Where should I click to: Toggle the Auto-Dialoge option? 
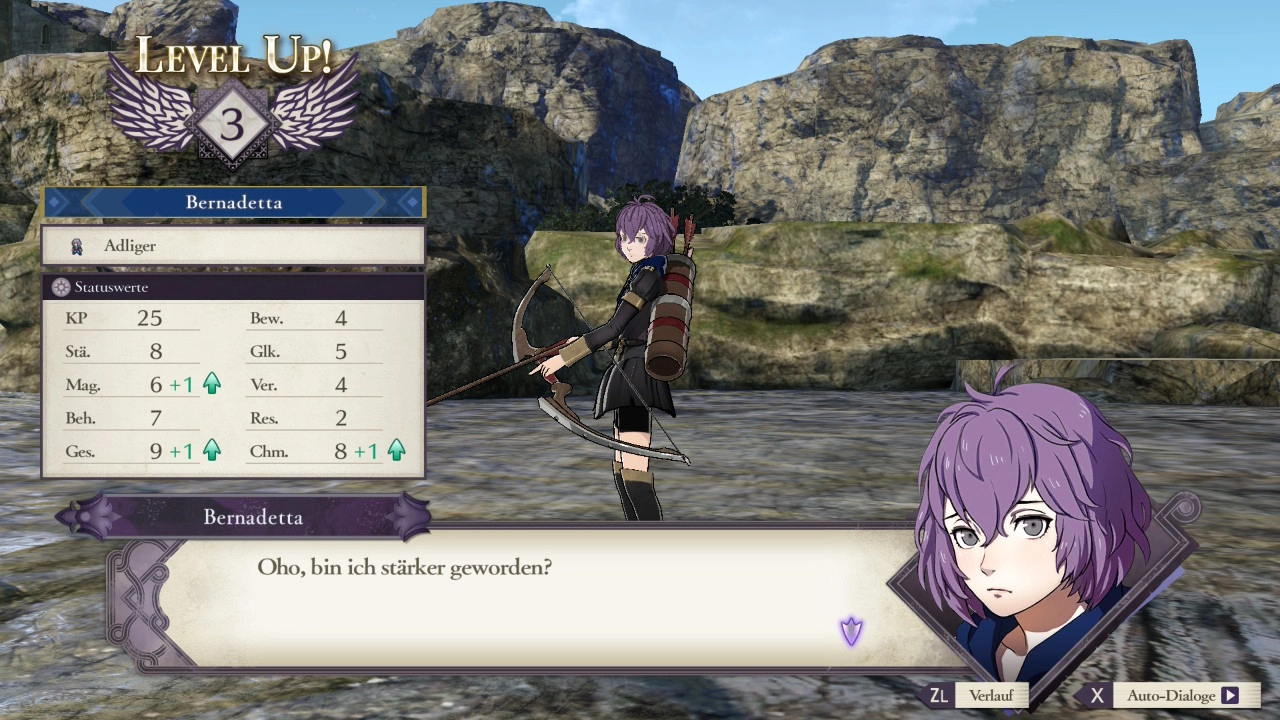click(x=1170, y=695)
